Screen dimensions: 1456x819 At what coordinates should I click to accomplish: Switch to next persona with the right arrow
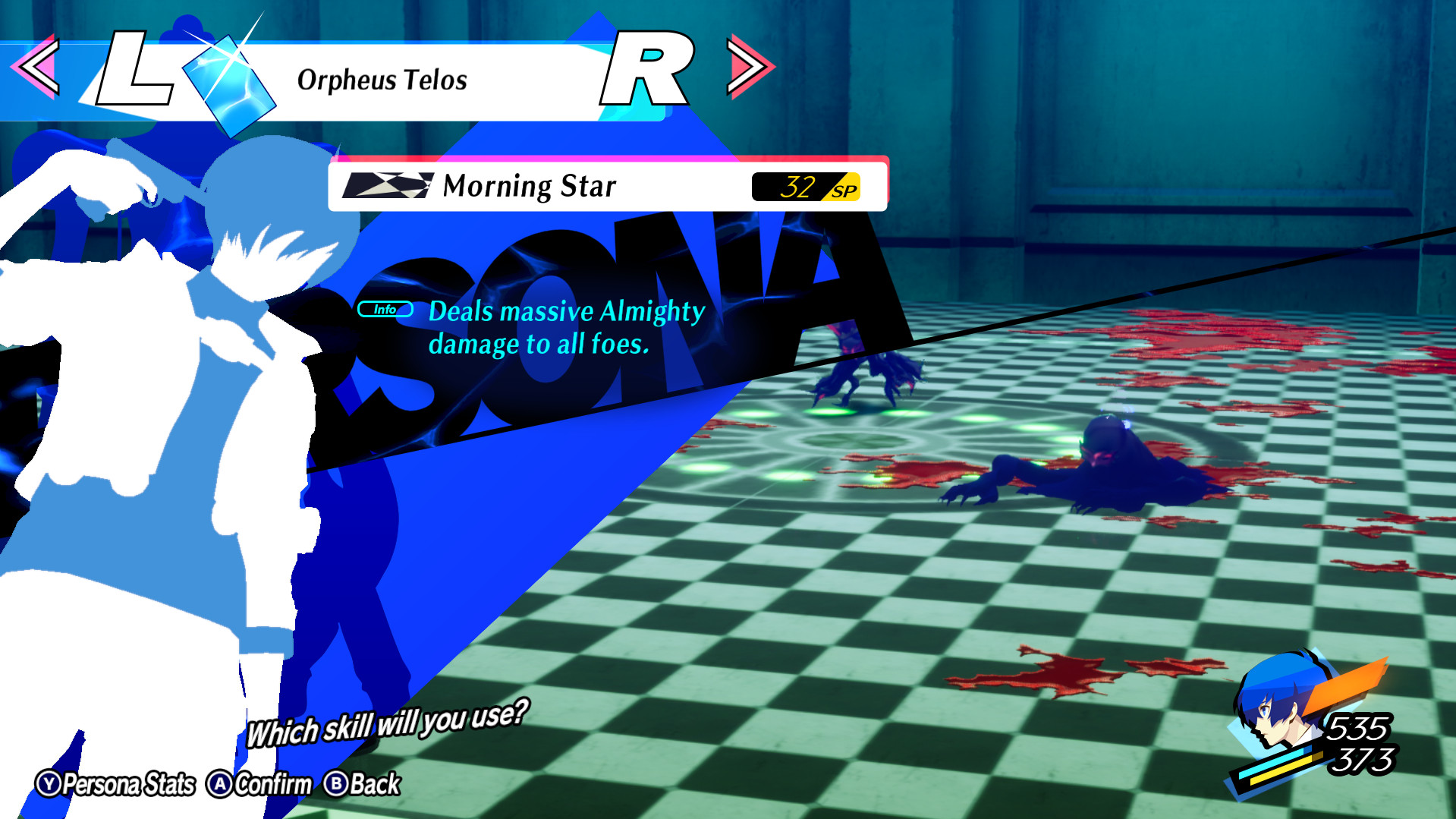(750, 67)
